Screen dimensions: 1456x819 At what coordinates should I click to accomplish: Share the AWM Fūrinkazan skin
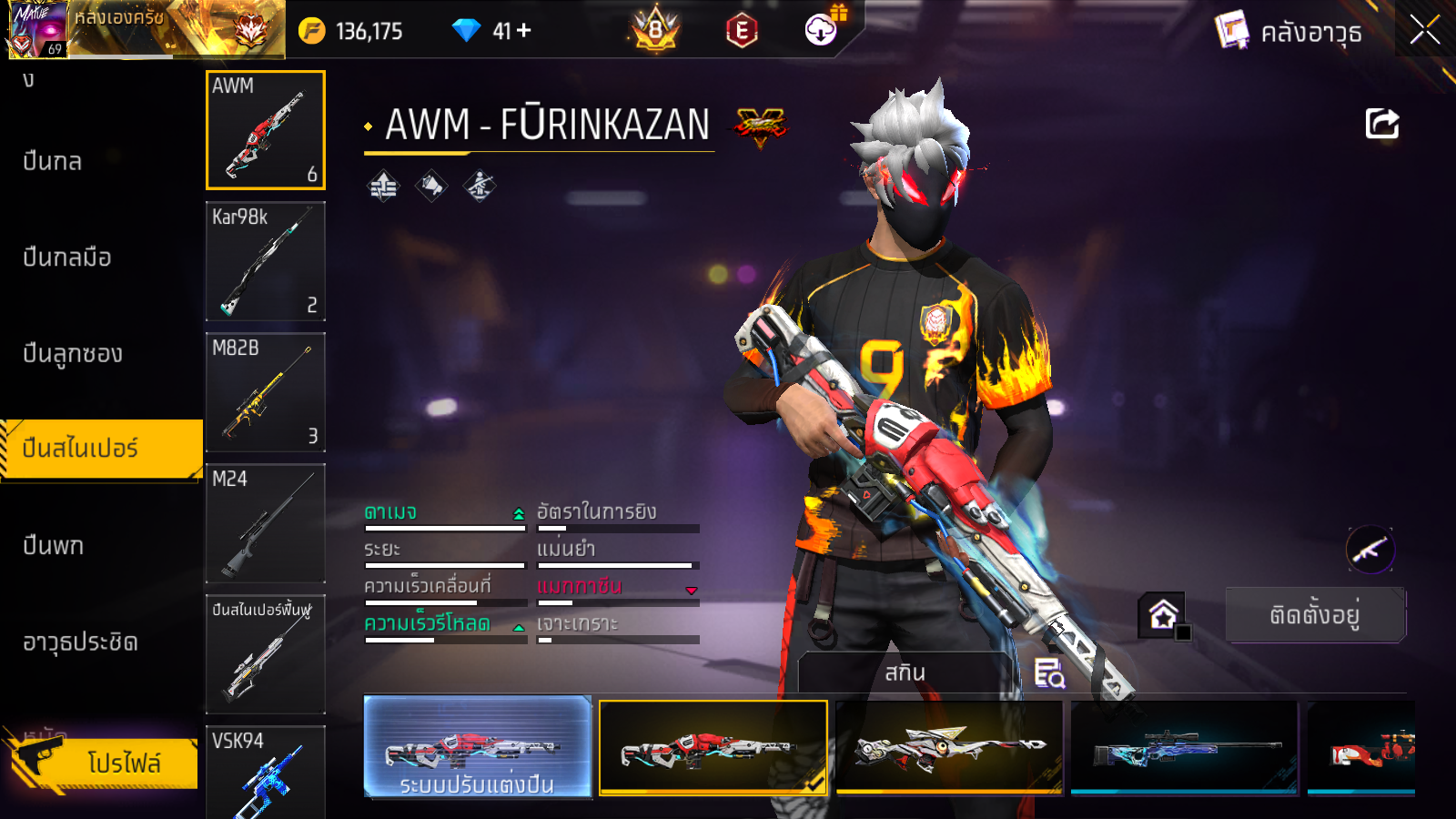click(1381, 124)
